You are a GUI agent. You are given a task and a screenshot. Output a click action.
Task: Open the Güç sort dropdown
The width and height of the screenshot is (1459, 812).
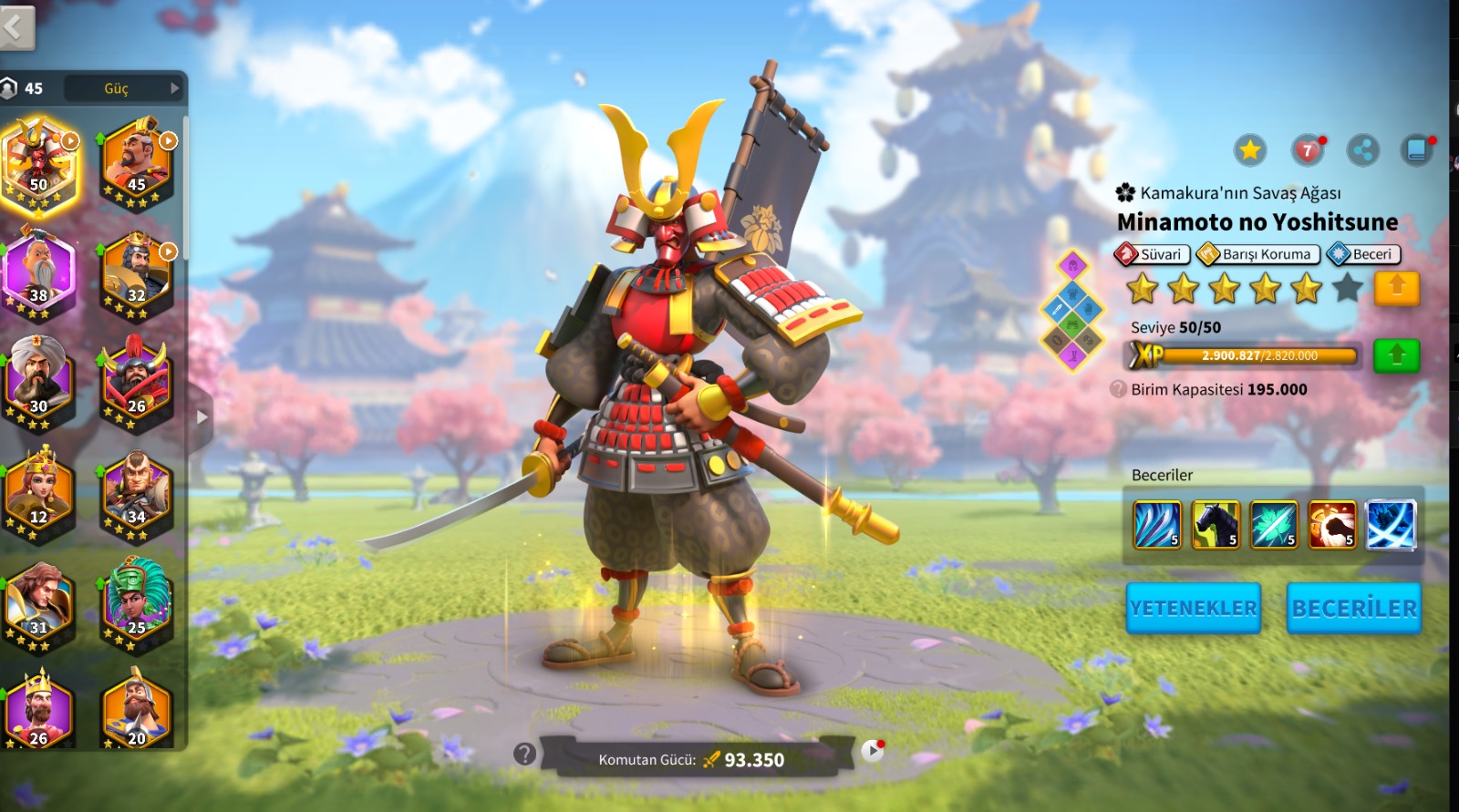click(137, 88)
